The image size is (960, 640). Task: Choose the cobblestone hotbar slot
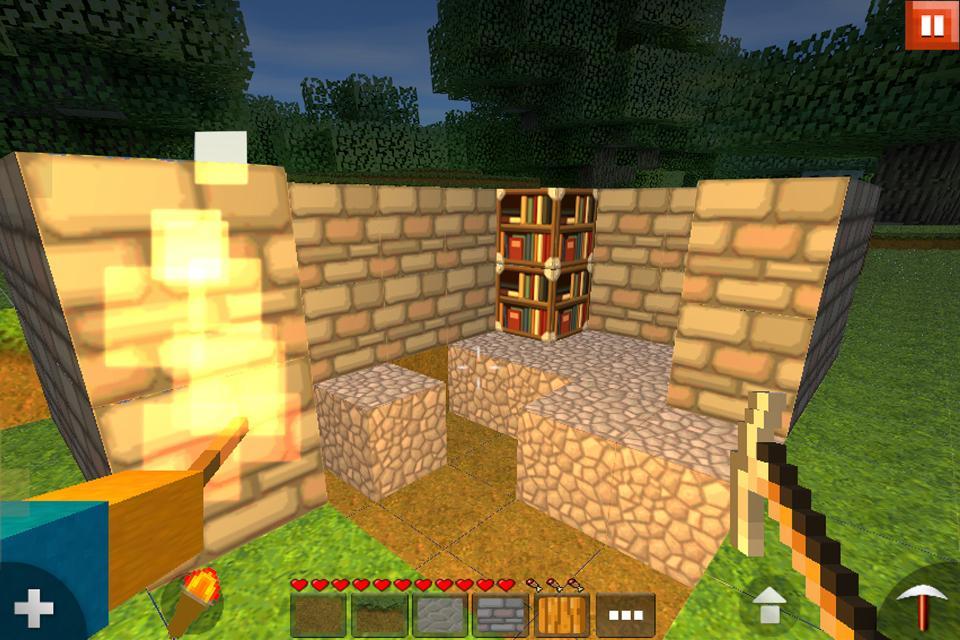point(442,615)
